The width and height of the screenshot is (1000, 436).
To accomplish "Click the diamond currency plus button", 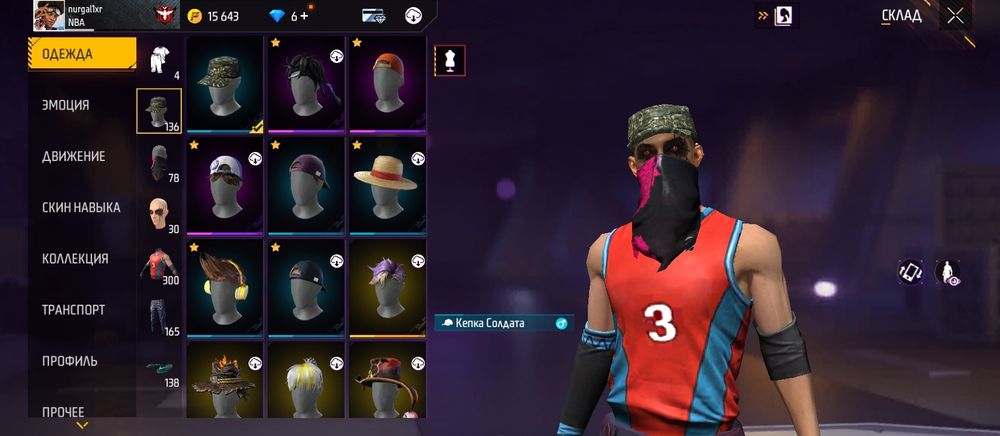I will tap(304, 16).
